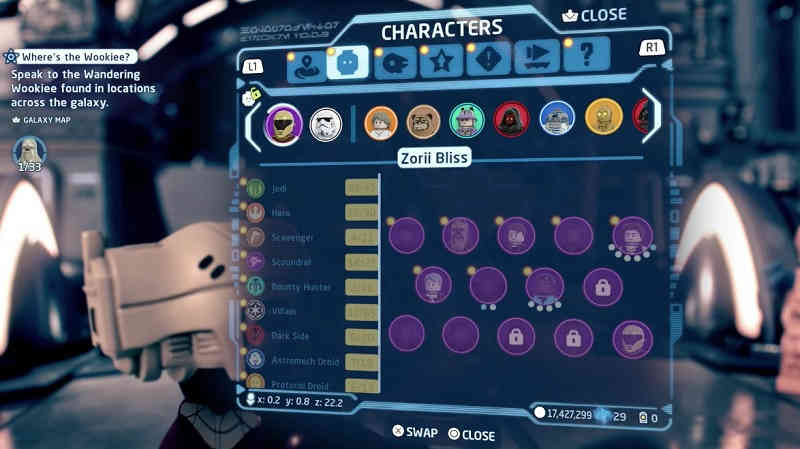The width and height of the screenshot is (800, 449).
Task: Choose the Zorii Bliss character portrait
Action: (x=283, y=124)
